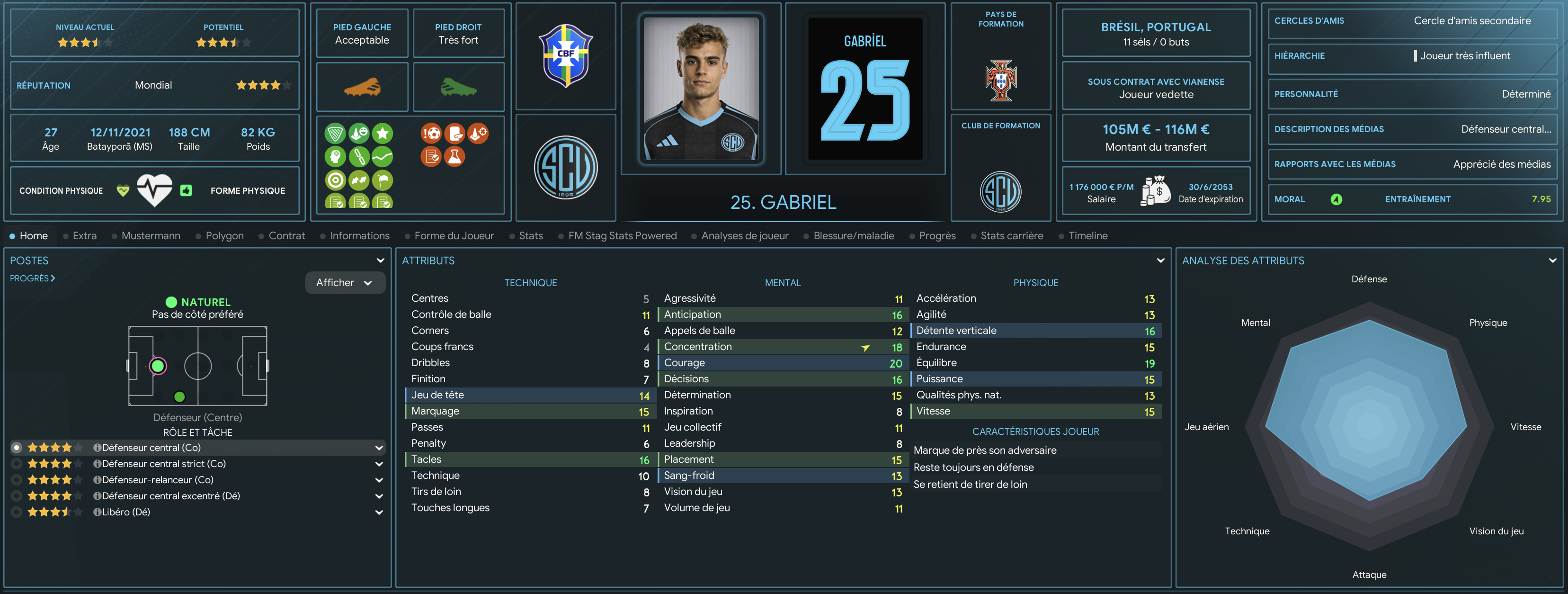Viewport: 1568px width, 594px height.
Task: Select the Polygon tab
Action: tap(224, 236)
